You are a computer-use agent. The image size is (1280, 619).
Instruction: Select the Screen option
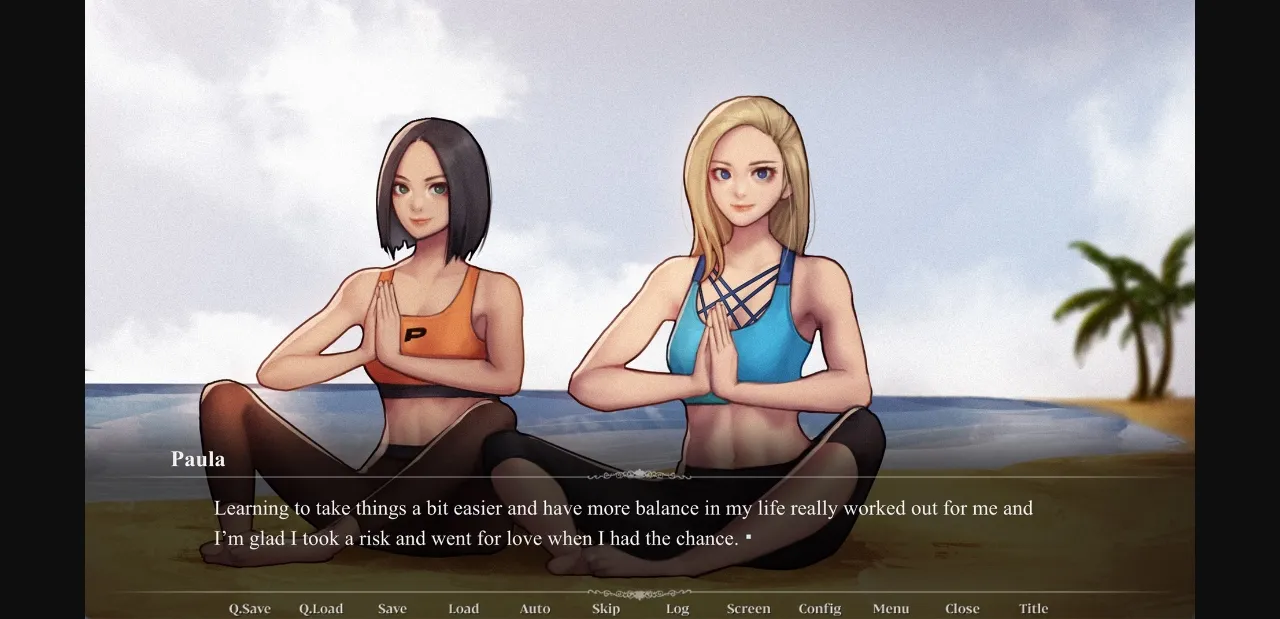coord(748,608)
